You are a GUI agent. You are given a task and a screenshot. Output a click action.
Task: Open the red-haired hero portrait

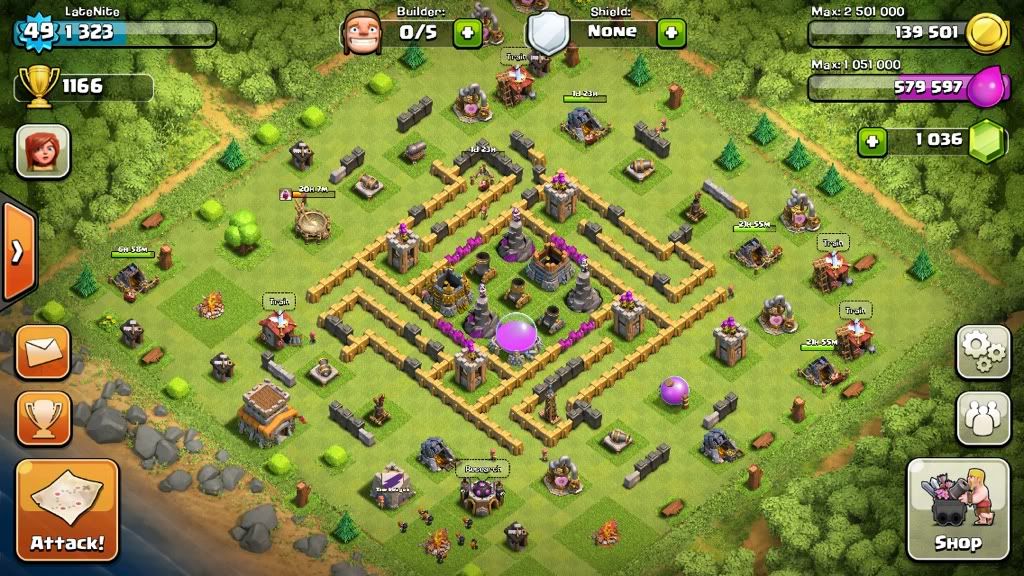click(x=43, y=151)
